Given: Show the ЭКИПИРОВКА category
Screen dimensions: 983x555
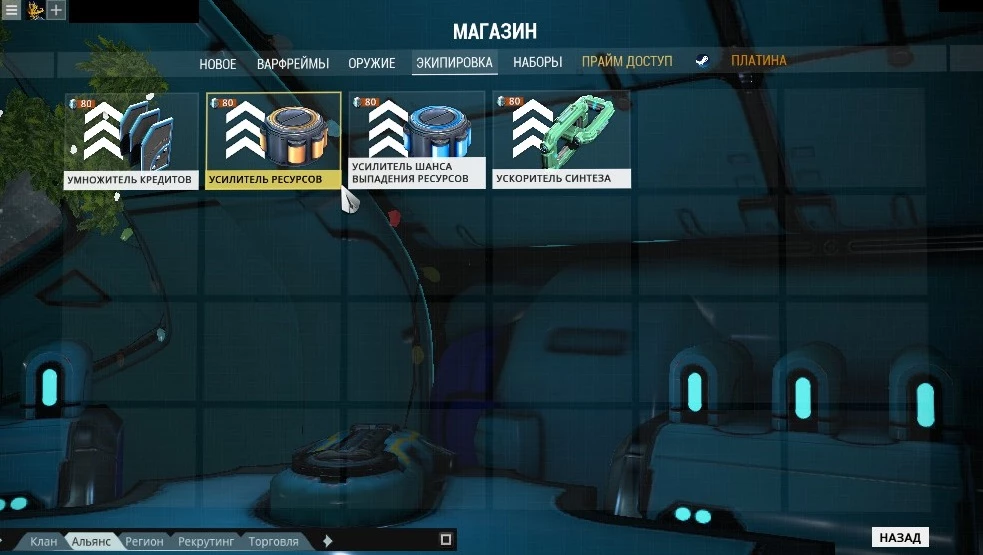Looking at the screenshot, I should pyautogui.click(x=454, y=63).
